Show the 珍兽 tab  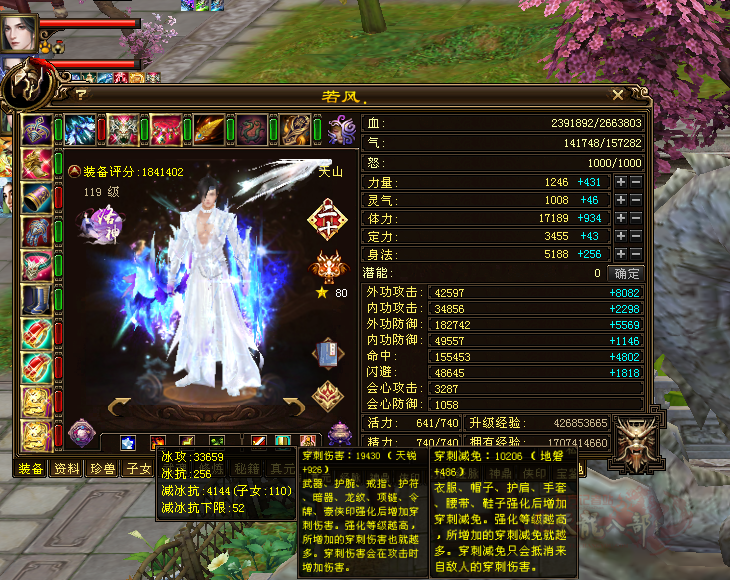(102, 469)
